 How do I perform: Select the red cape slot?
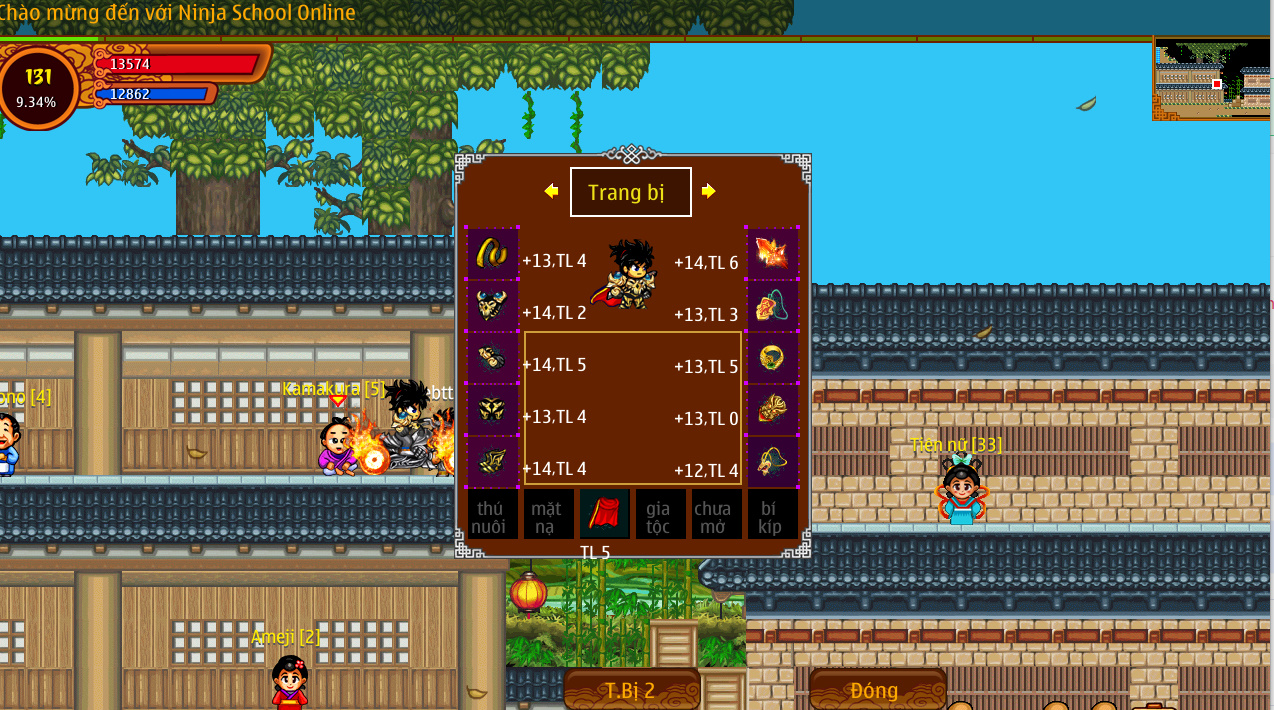(605, 514)
